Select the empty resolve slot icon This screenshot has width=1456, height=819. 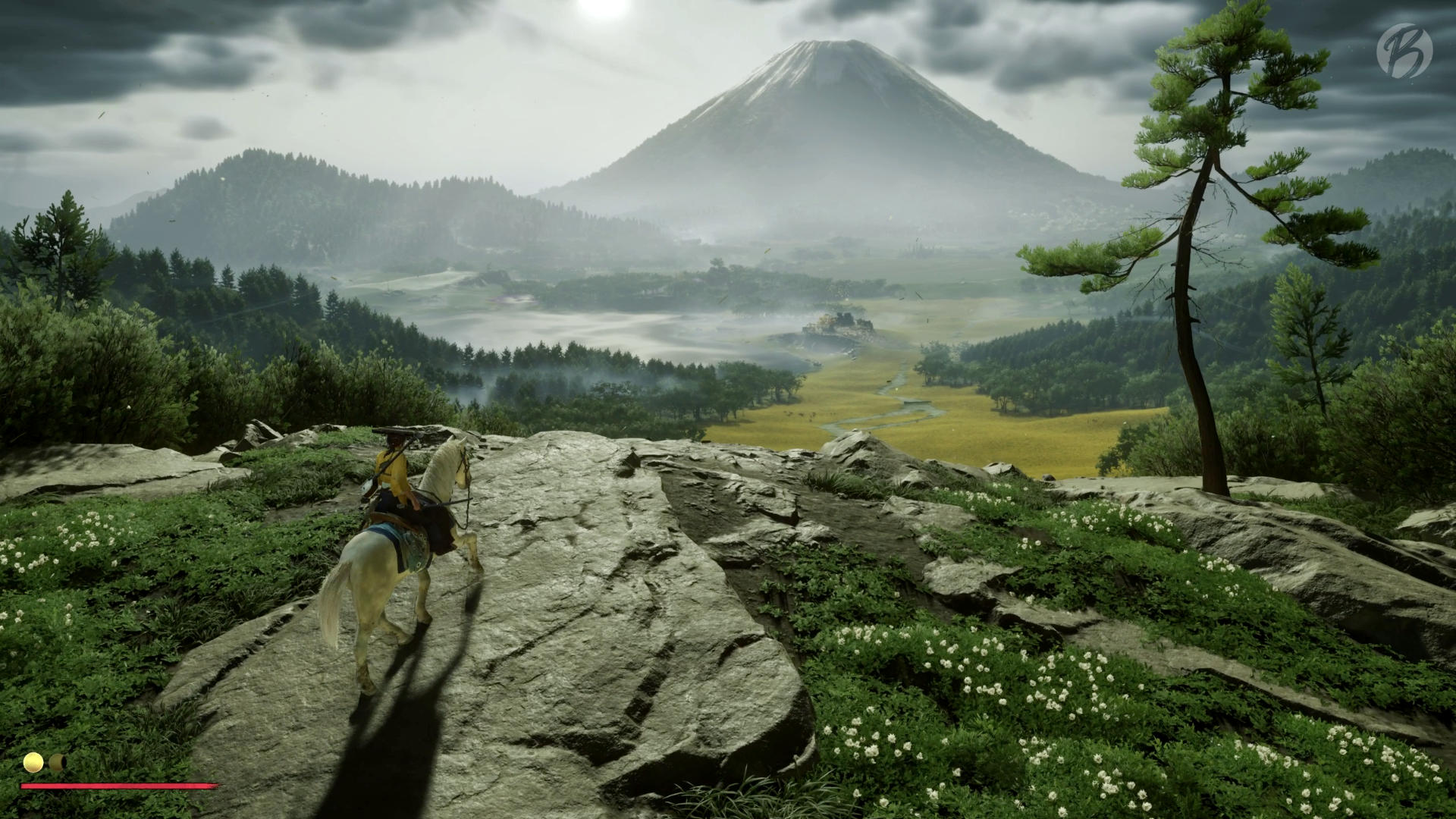coord(57,761)
